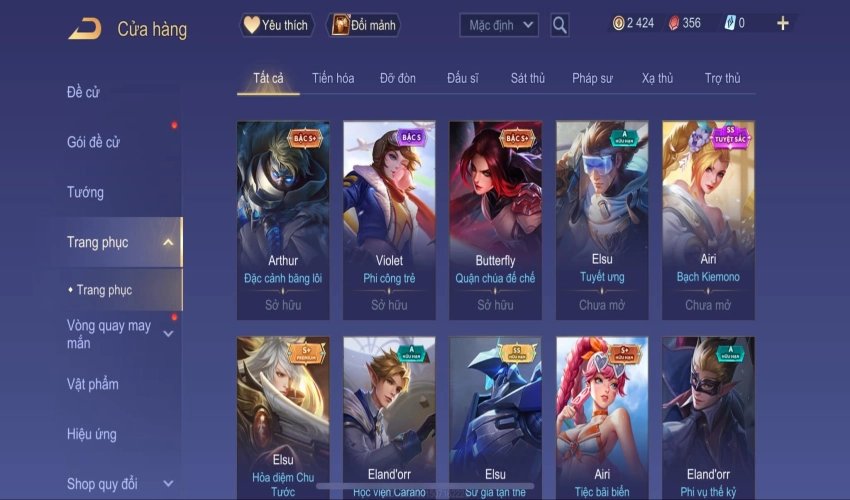Select the Đấu sĩ category tab
Viewport: 850px width, 500px height.
(463, 78)
